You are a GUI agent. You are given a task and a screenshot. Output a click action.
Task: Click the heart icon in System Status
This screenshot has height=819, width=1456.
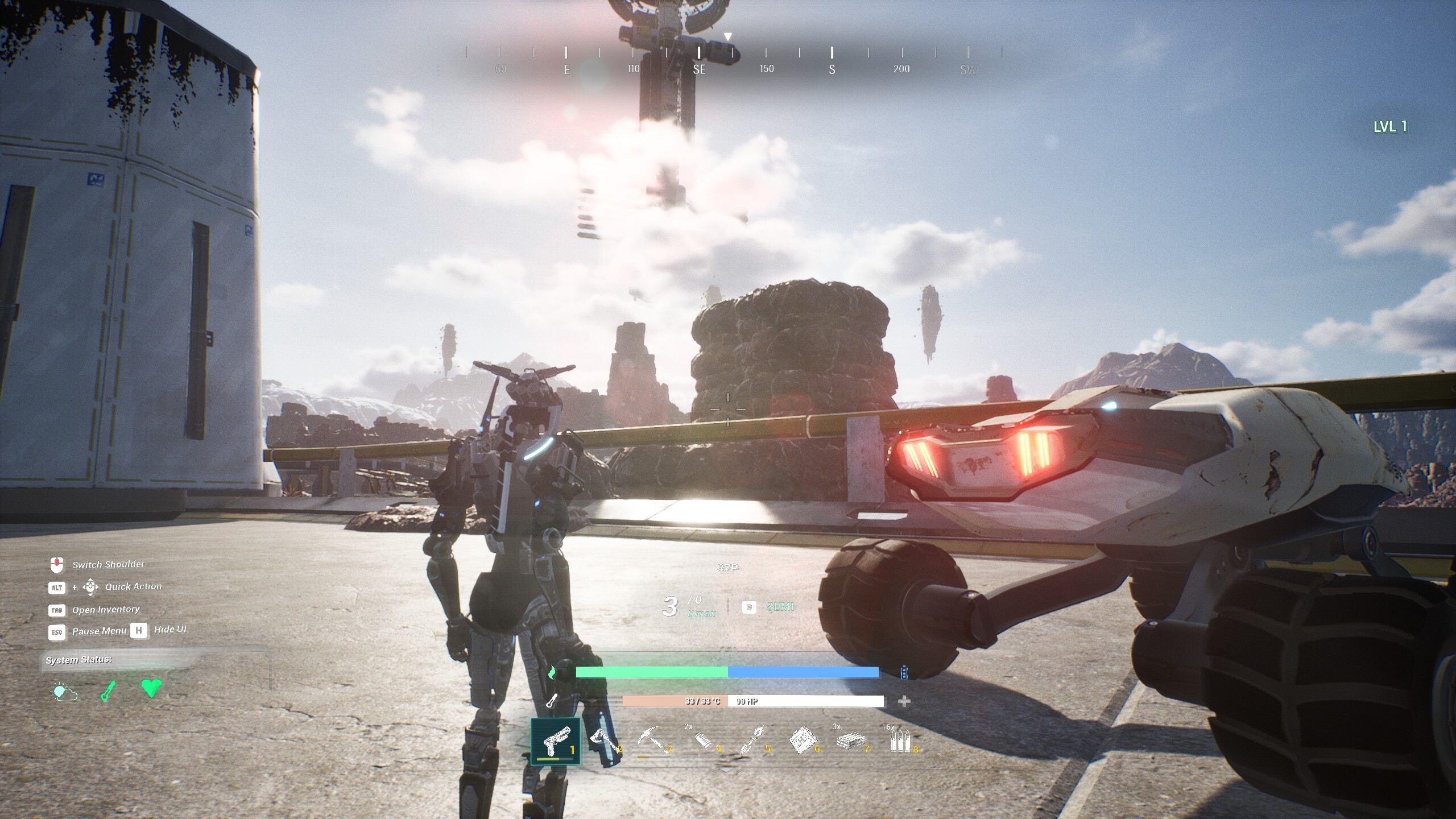tap(150, 689)
